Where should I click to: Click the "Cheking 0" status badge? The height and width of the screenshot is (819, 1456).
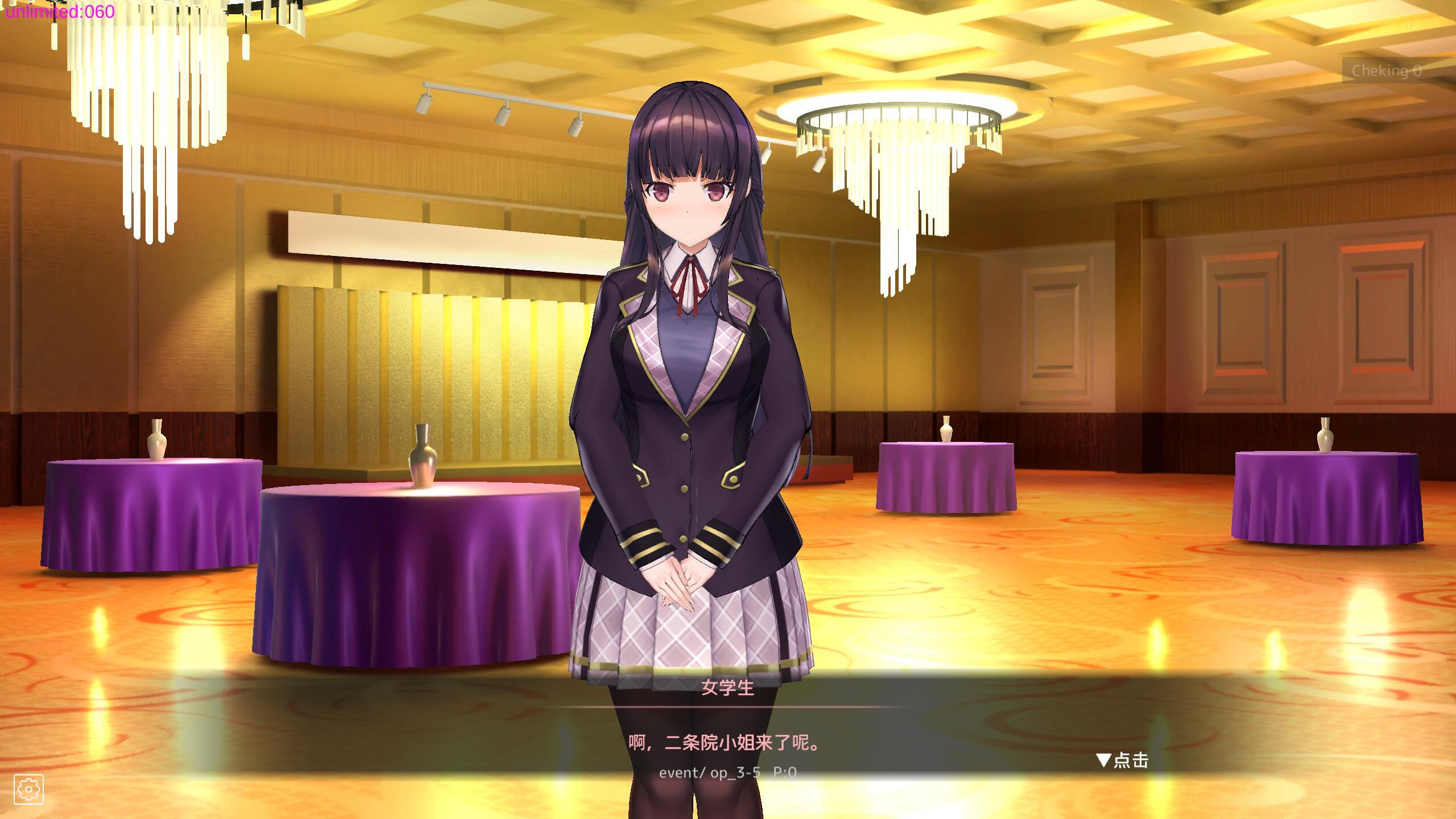[1386, 71]
